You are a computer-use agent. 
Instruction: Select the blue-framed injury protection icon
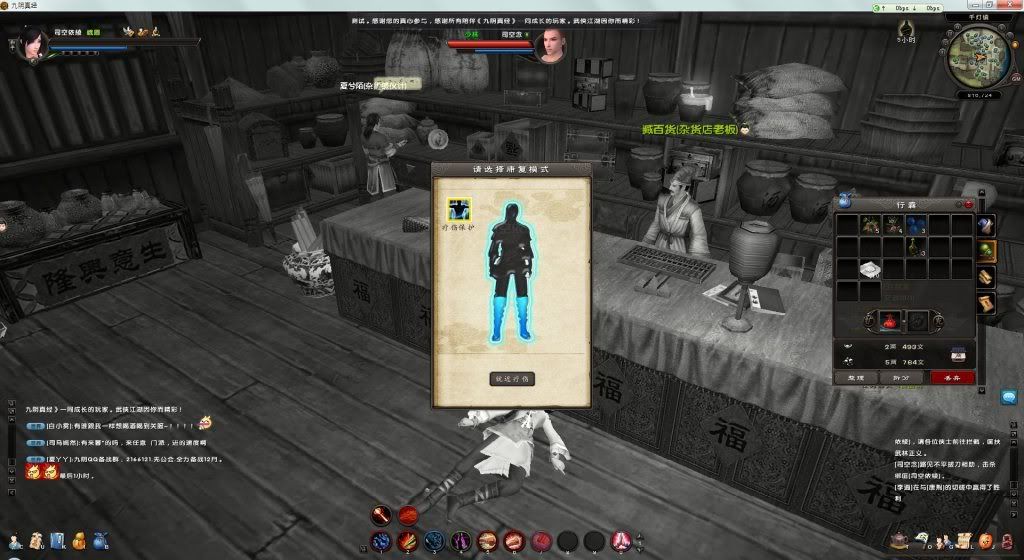point(459,209)
